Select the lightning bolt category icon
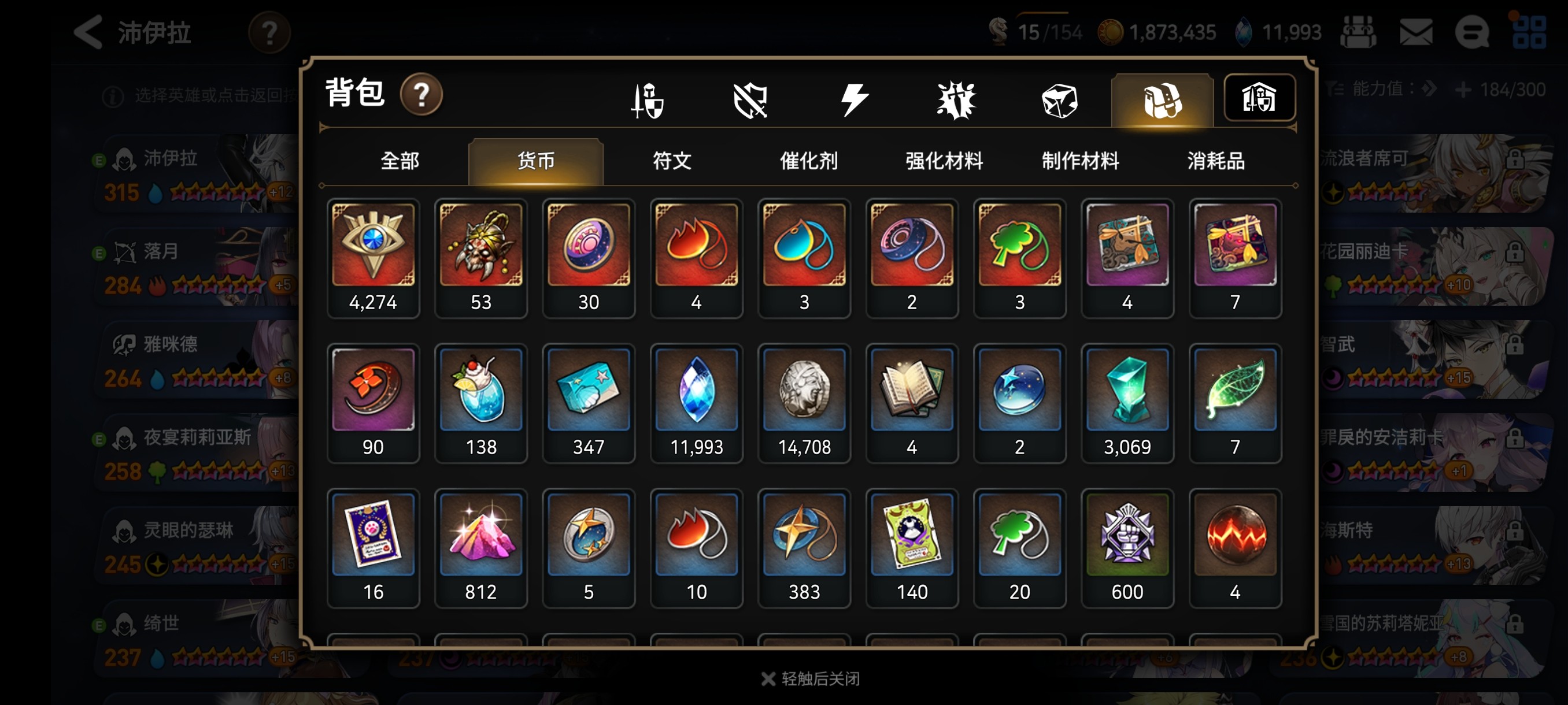Image resolution: width=1568 pixels, height=705 pixels. coord(854,101)
